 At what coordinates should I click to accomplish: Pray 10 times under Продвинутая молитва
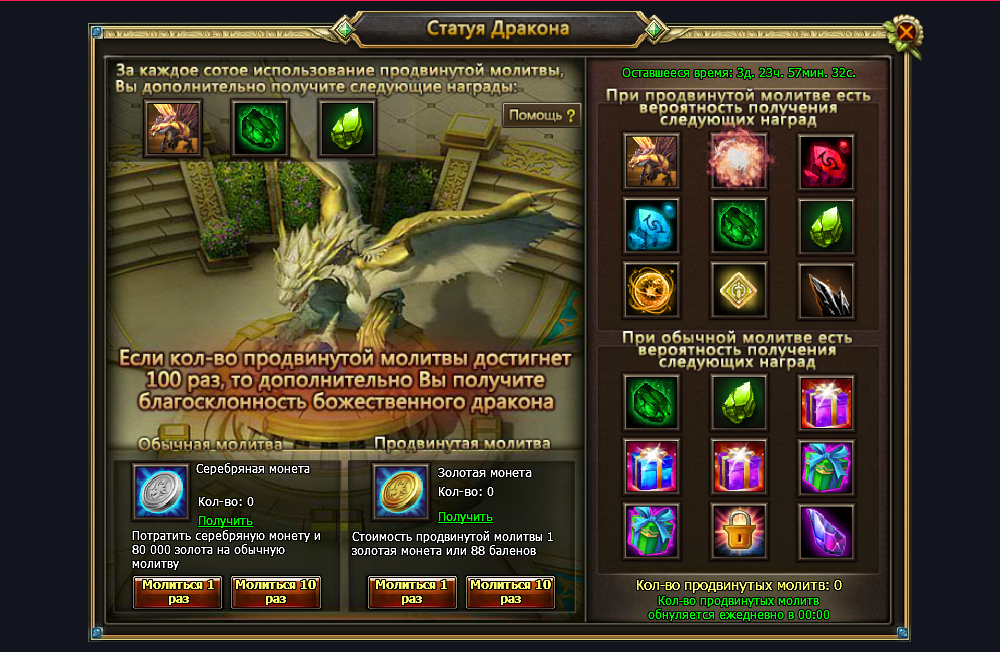(x=511, y=592)
